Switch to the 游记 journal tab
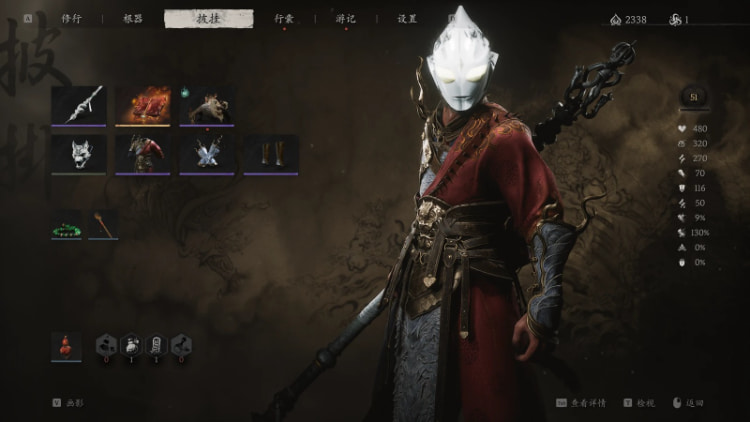Screen dimensions: 750x422 [345, 18]
